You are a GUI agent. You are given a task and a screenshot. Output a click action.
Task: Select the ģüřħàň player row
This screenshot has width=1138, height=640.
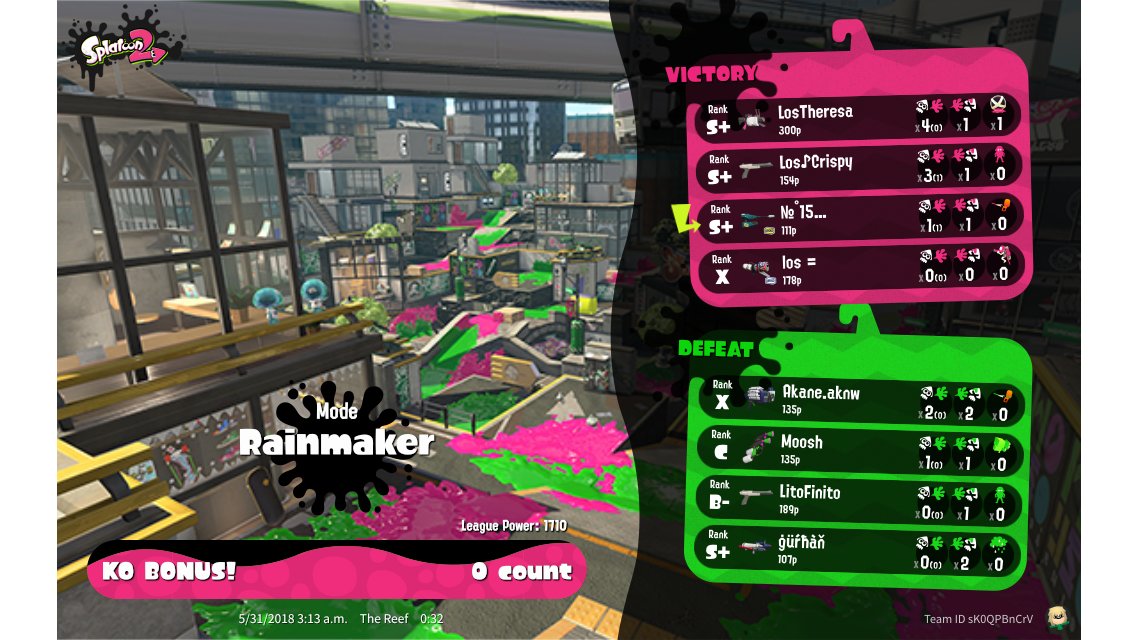click(x=858, y=548)
